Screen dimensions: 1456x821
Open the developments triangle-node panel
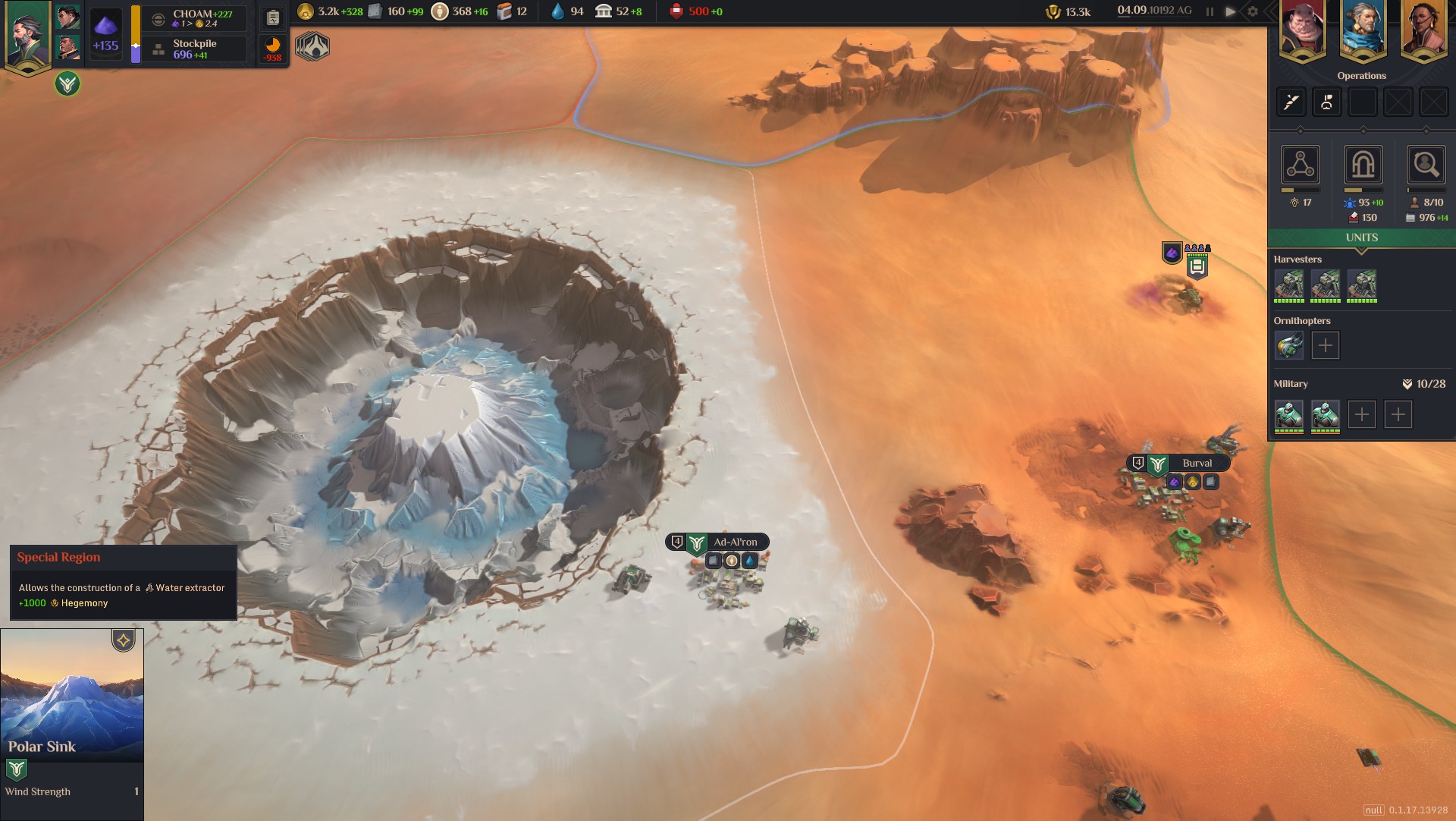click(1301, 165)
